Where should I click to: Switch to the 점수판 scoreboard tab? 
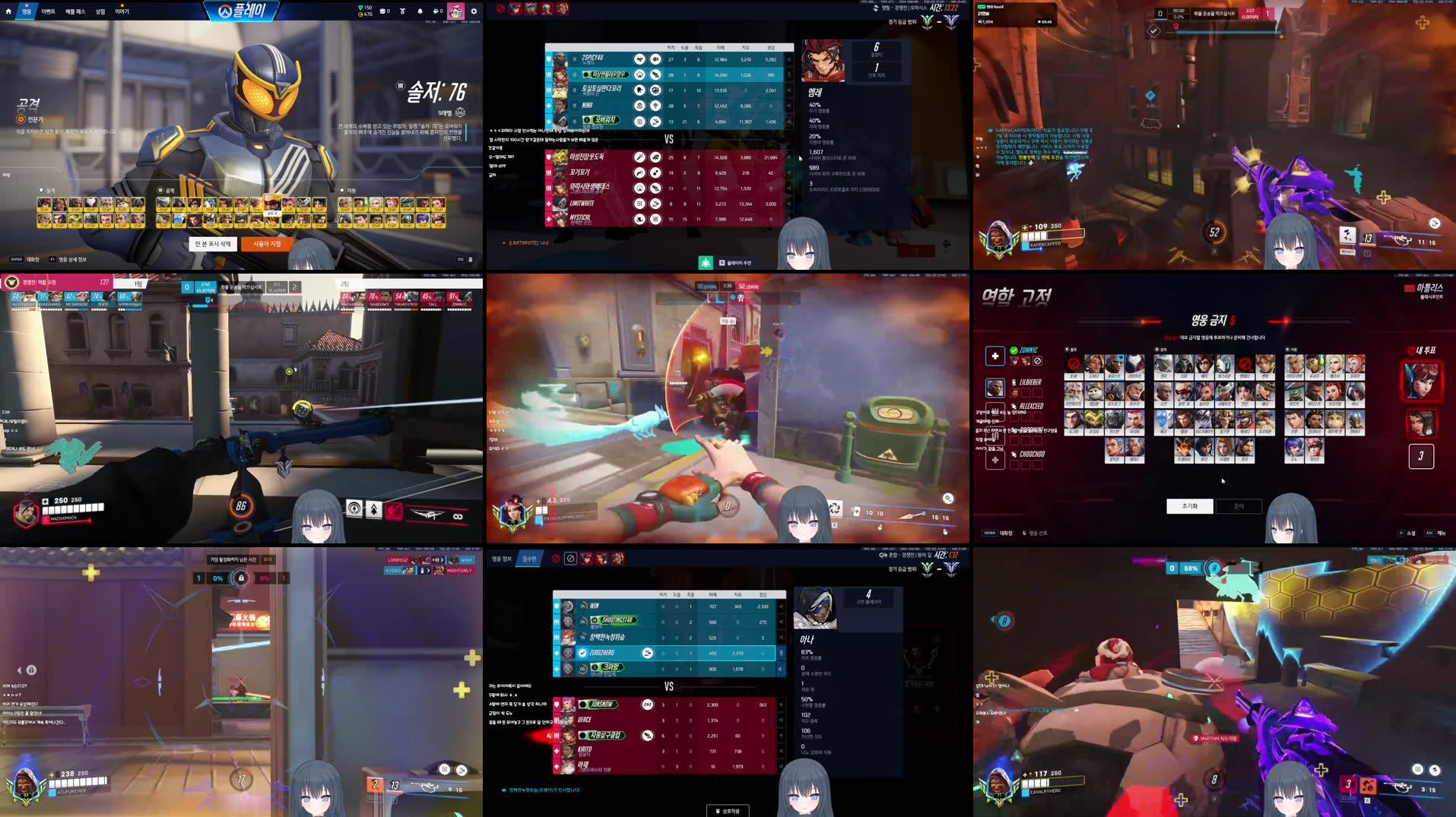pos(529,559)
